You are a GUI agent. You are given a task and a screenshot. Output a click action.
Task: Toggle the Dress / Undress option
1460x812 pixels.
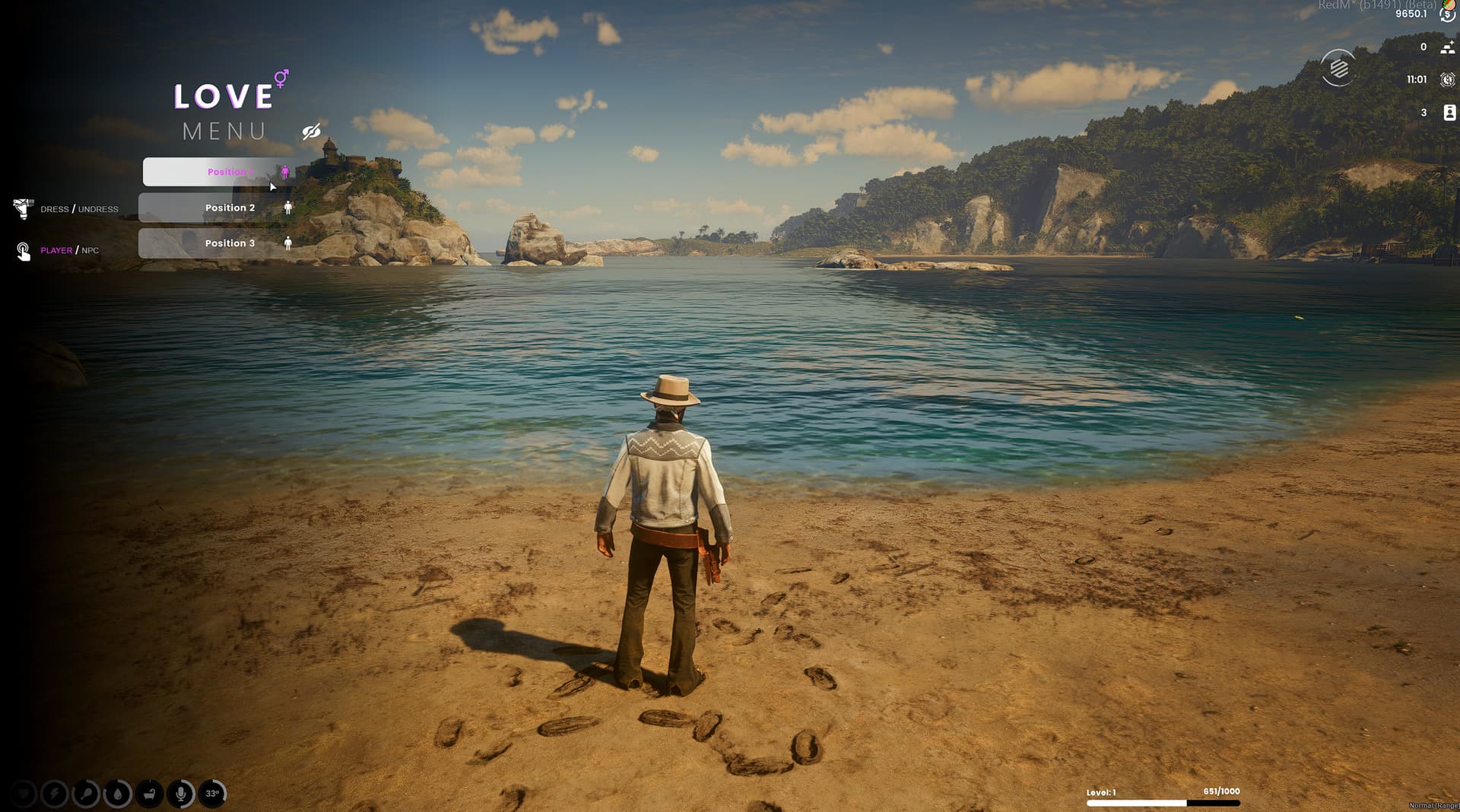click(79, 209)
